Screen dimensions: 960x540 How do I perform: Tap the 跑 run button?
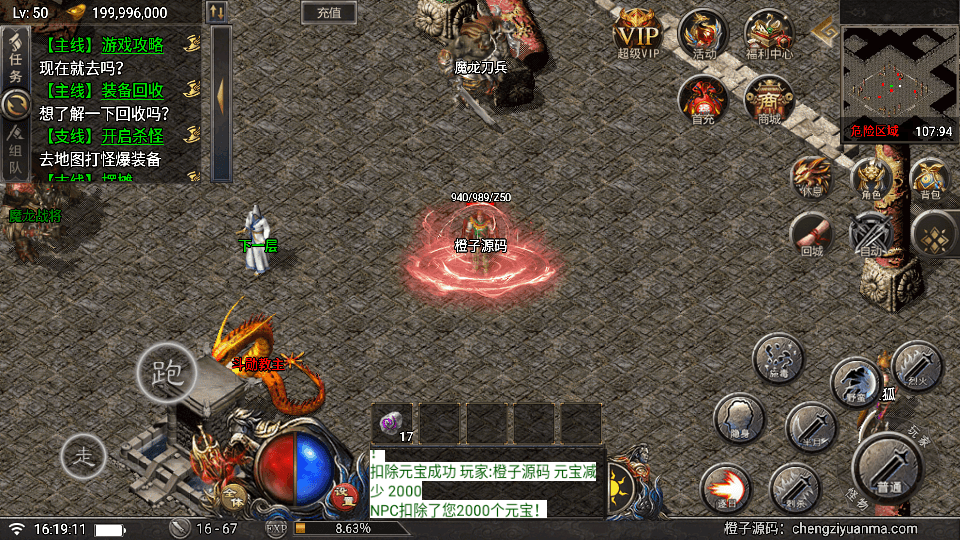[166, 373]
